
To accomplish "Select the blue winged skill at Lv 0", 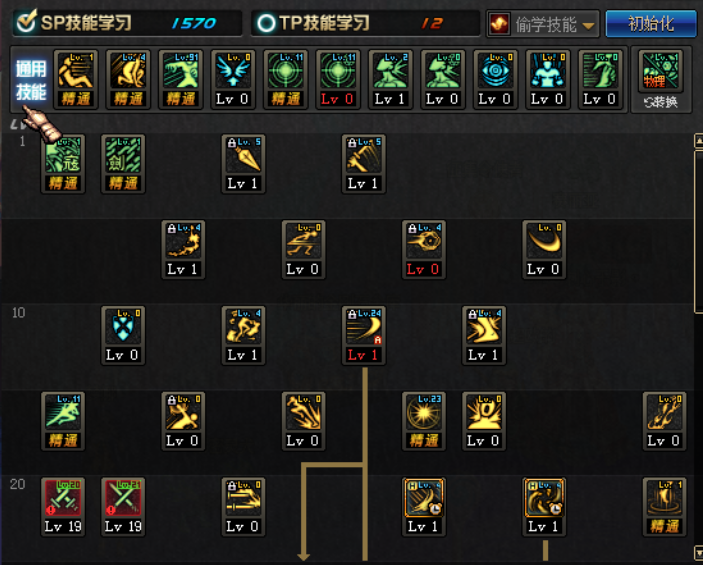I will coord(235,78).
